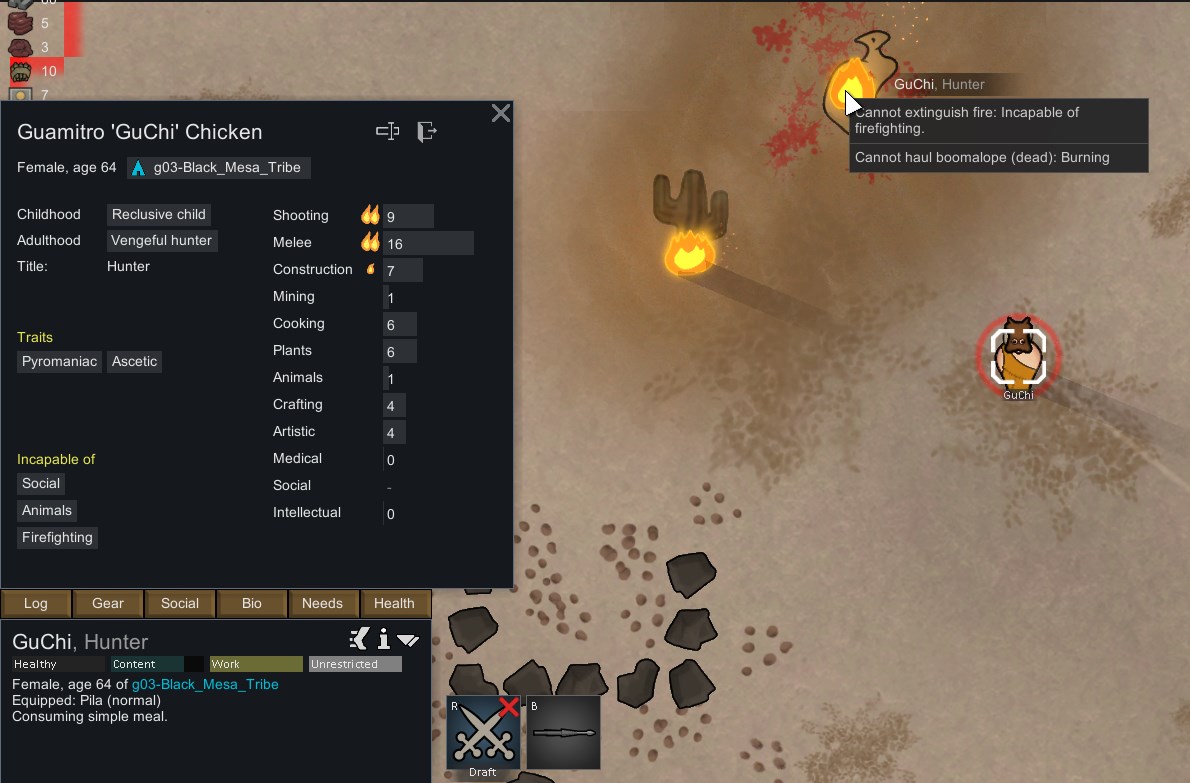The image size is (1190, 783).
Task: Open the Health tab
Action: pyautogui.click(x=394, y=604)
